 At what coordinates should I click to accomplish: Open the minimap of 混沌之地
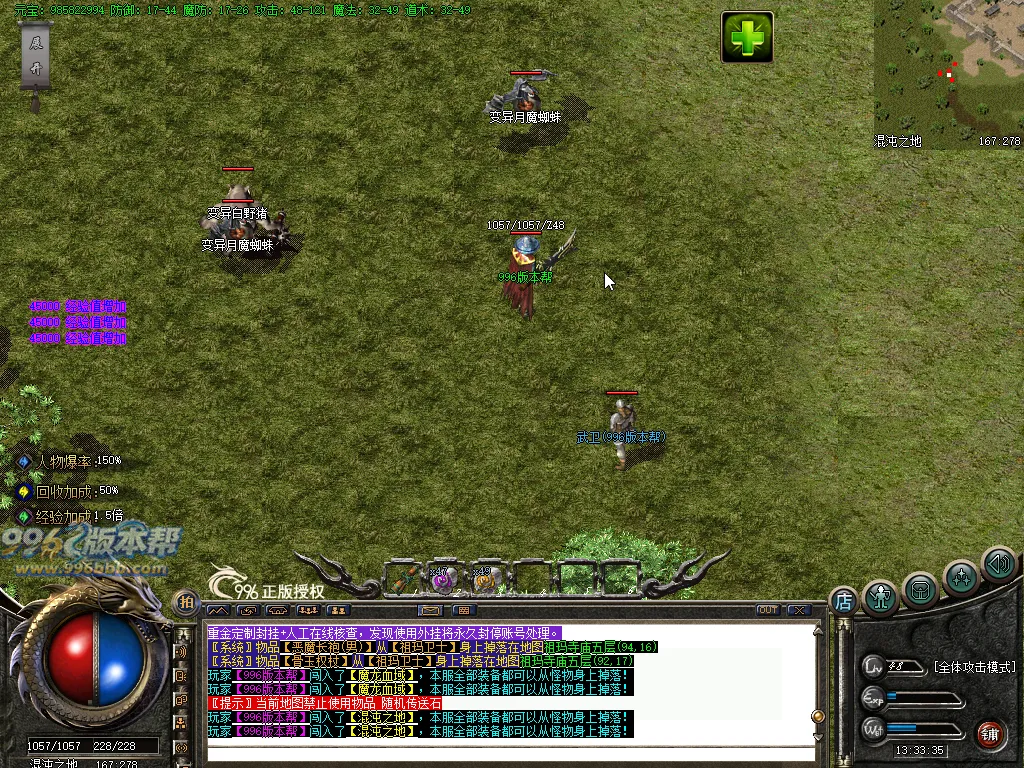tap(948, 72)
